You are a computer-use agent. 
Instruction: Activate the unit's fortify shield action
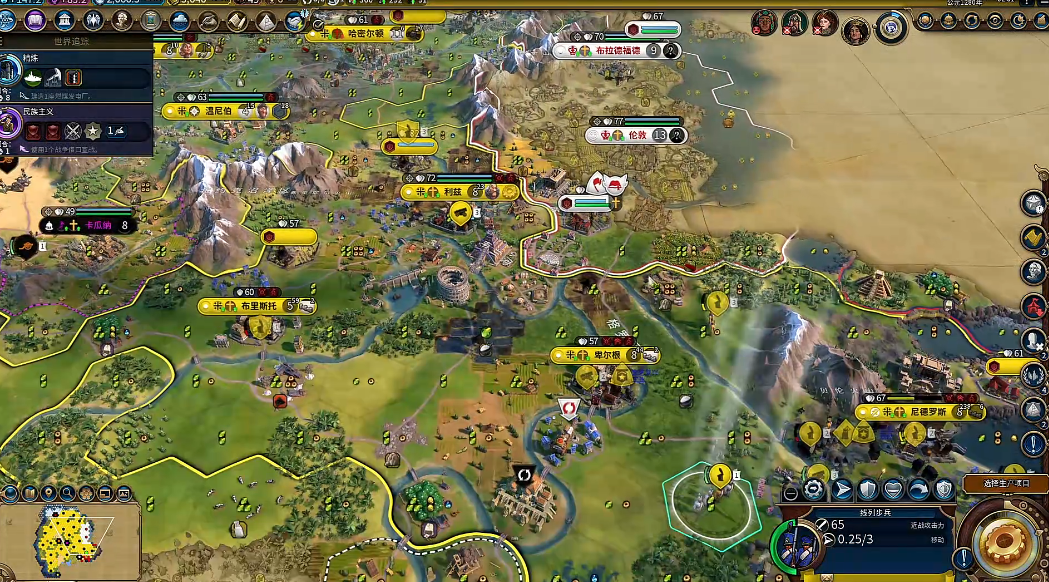tap(867, 489)
